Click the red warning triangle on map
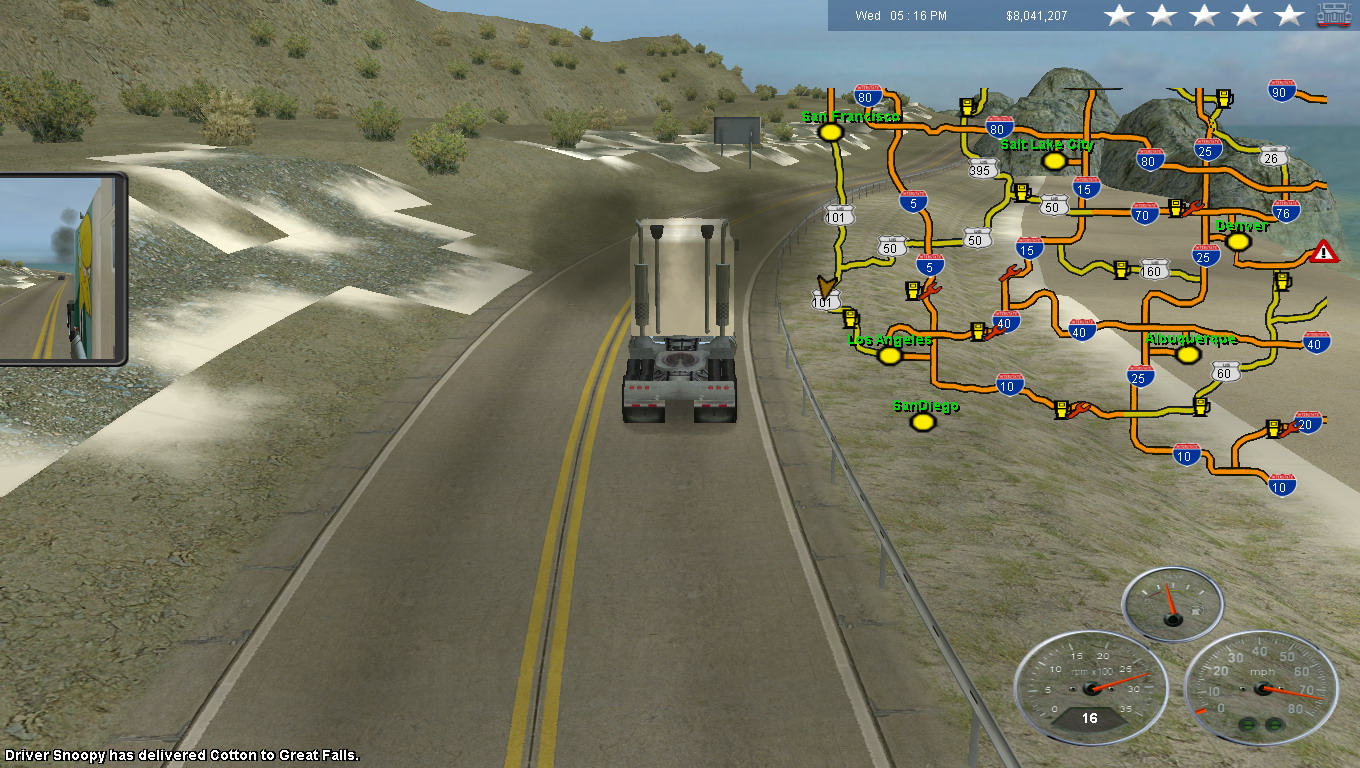 1324,251
